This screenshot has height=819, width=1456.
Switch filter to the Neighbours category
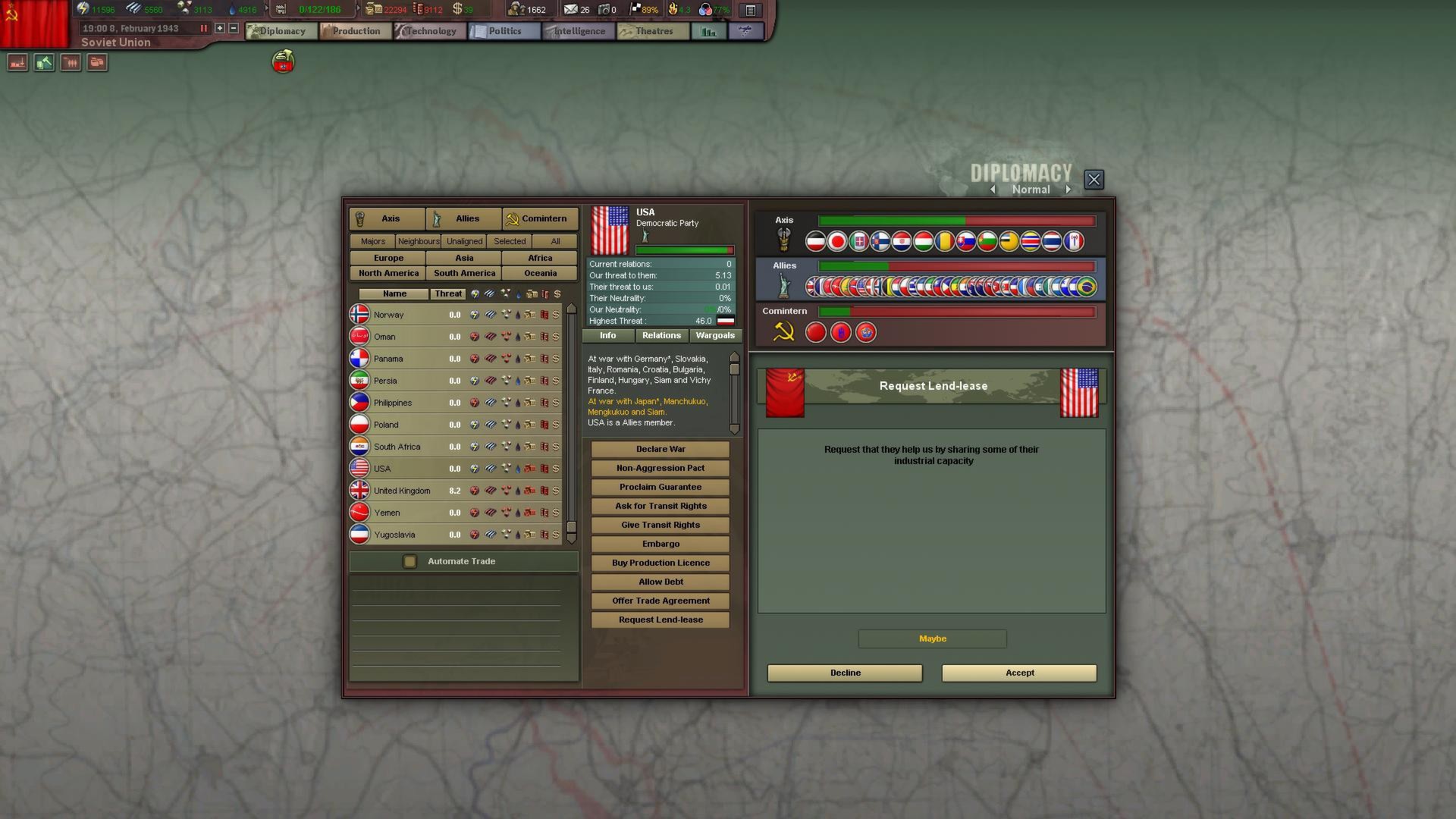(x=418, y=240)
